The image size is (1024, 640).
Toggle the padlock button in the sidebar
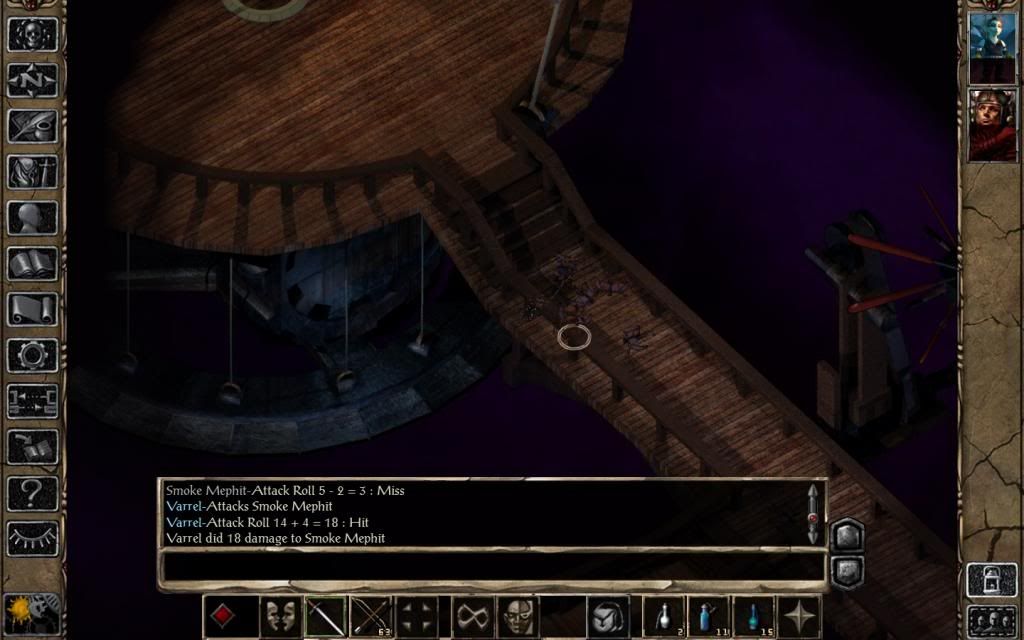992,580
